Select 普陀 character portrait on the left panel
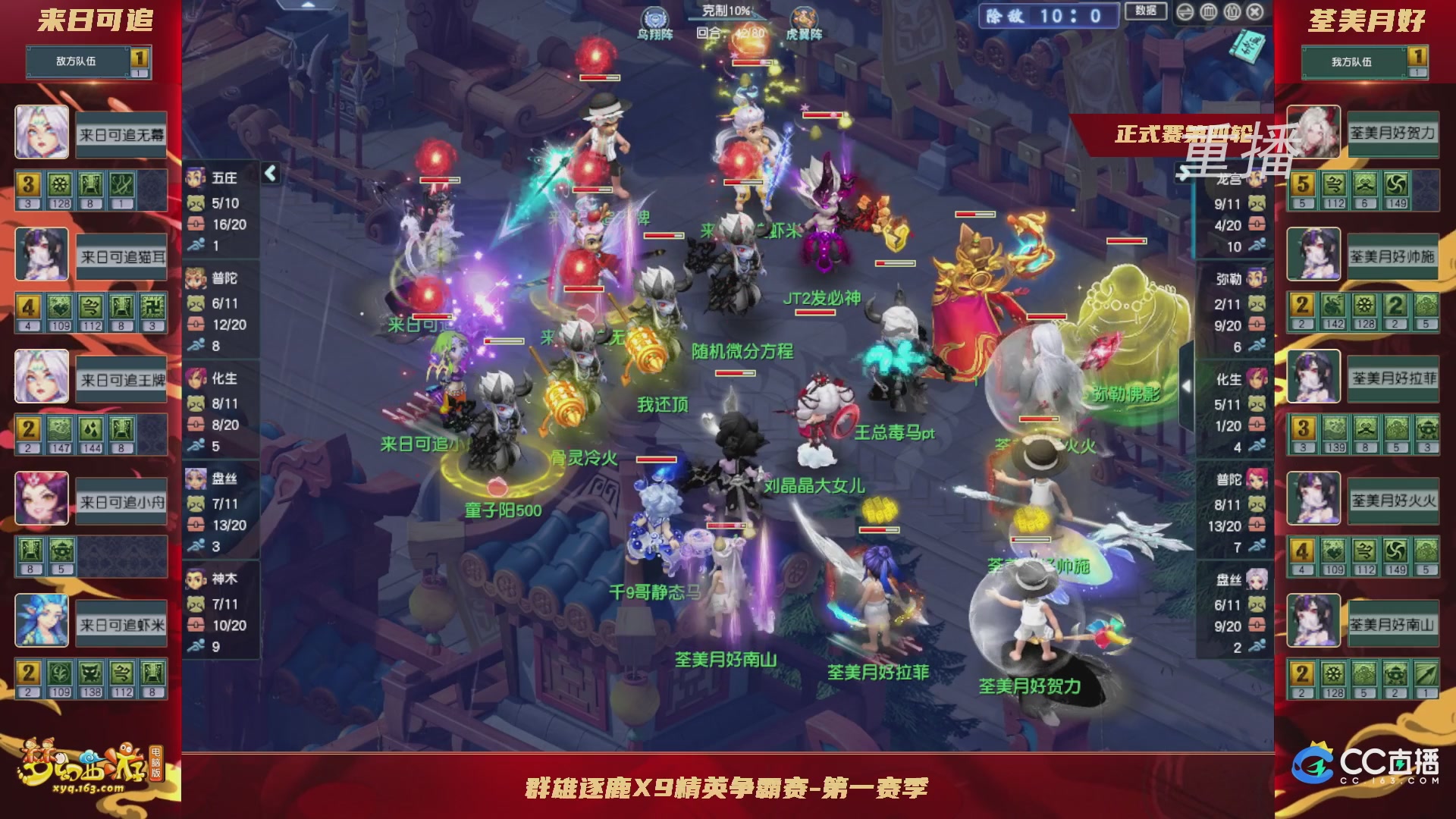The height and width of the screenshot is (819, 1456). [194, 278]
